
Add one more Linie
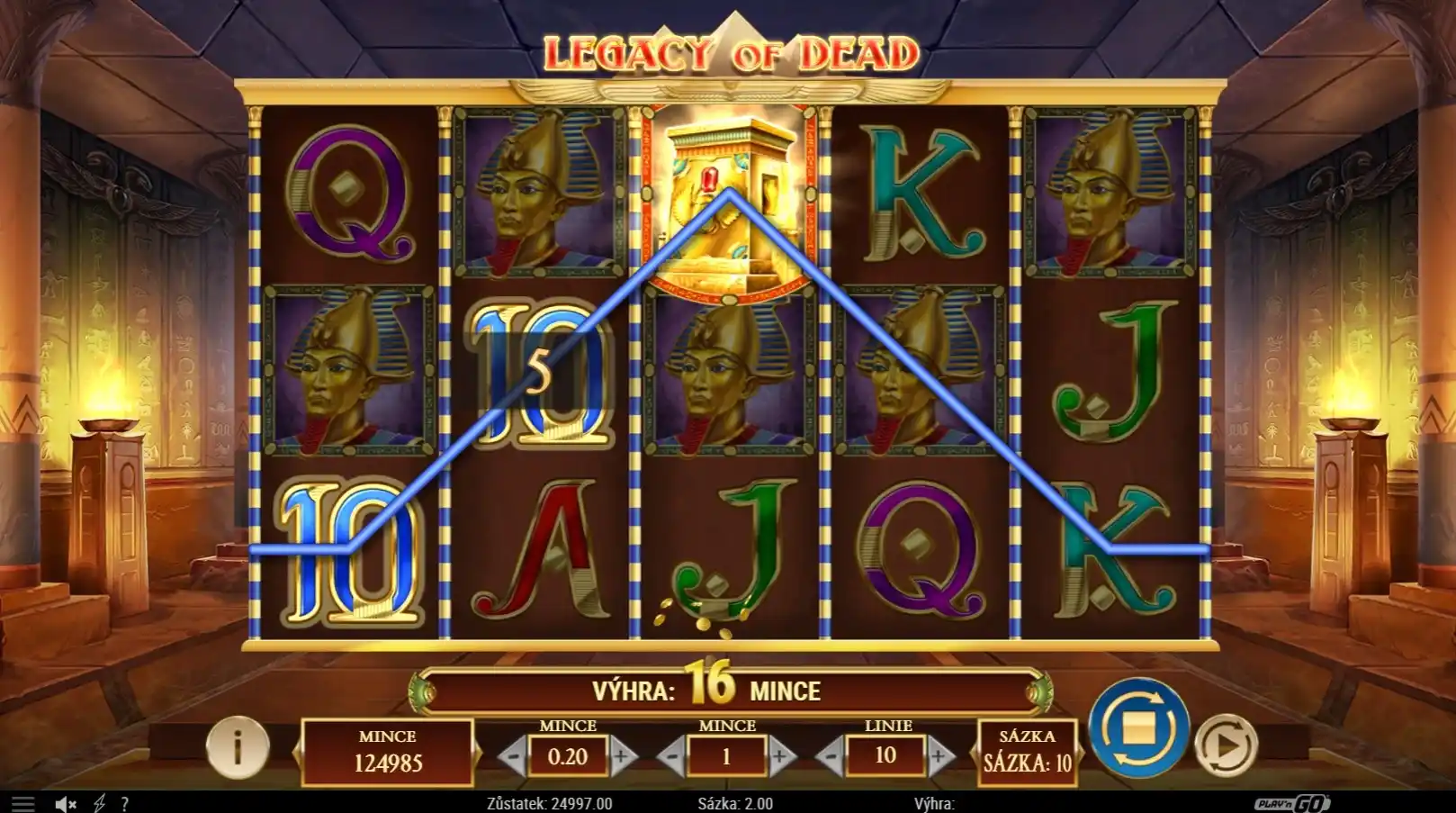940,757
